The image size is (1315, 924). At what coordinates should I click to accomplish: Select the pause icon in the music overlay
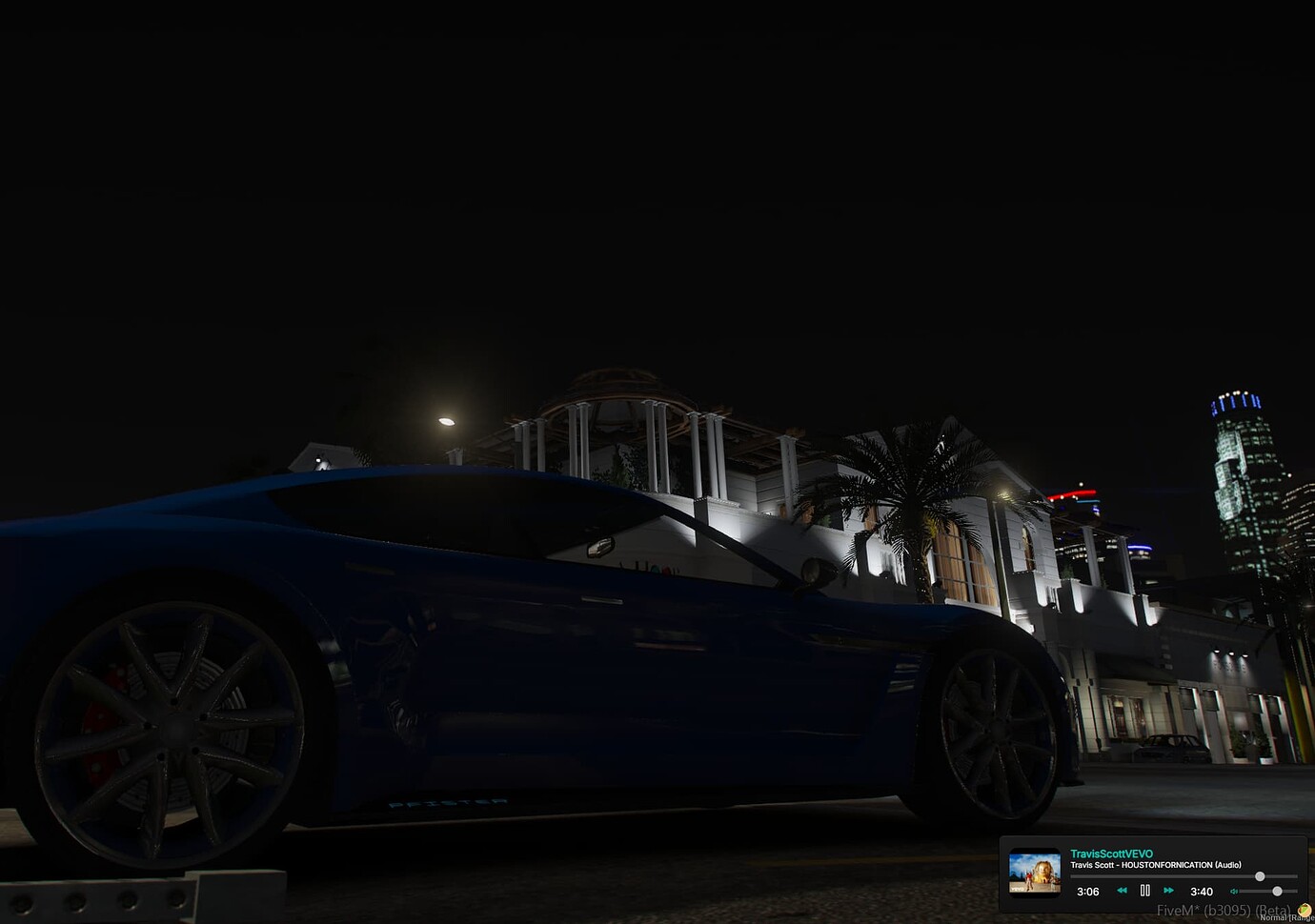point(1144,891)
